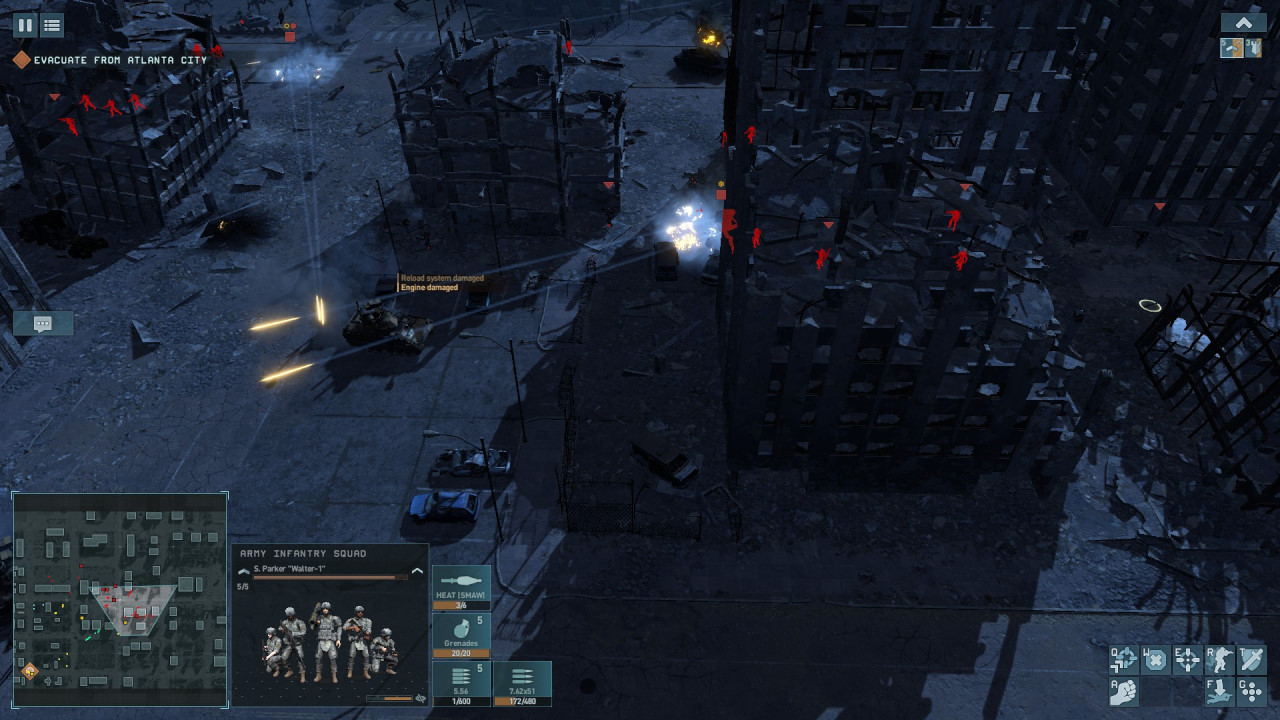
Task: Open the list menu beside pause
Action: (52, 25)
